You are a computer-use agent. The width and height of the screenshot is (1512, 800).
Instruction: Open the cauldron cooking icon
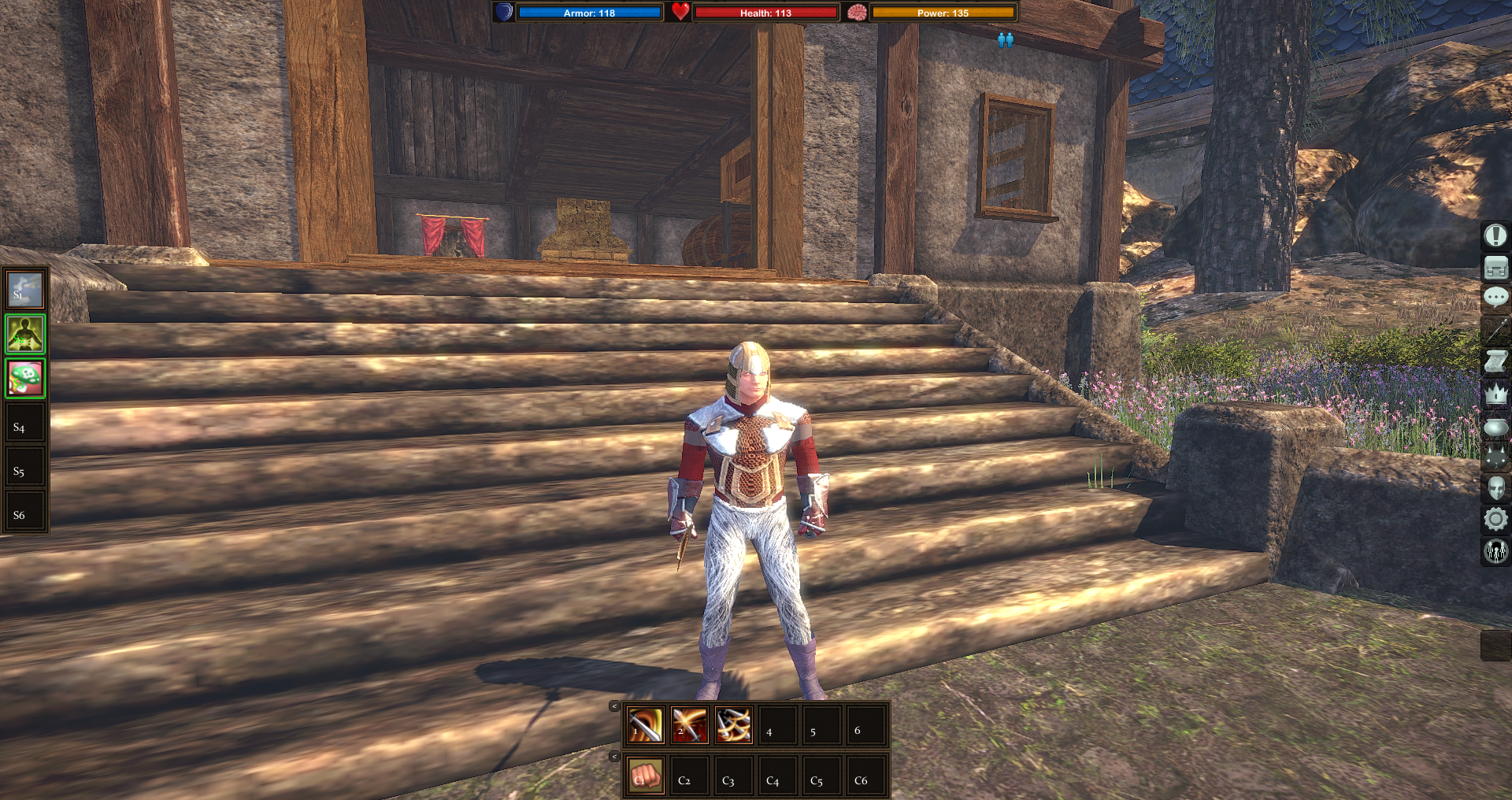pos(1495,427)
